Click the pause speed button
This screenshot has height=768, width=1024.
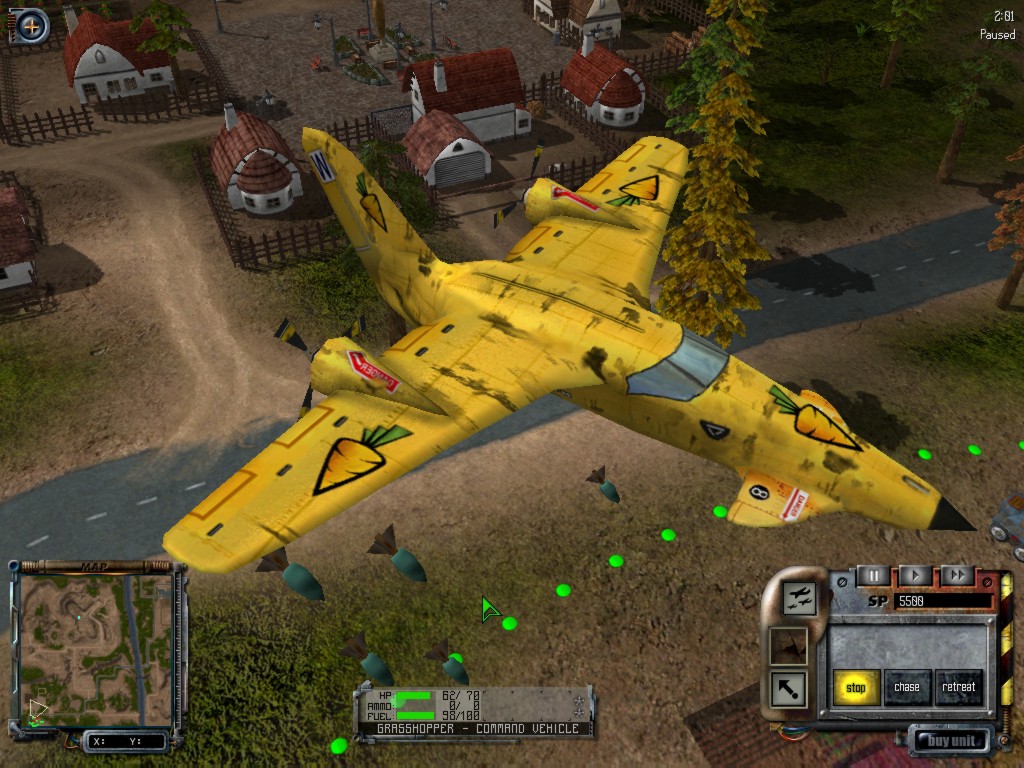pyautogui.click(x=873, y=575)
